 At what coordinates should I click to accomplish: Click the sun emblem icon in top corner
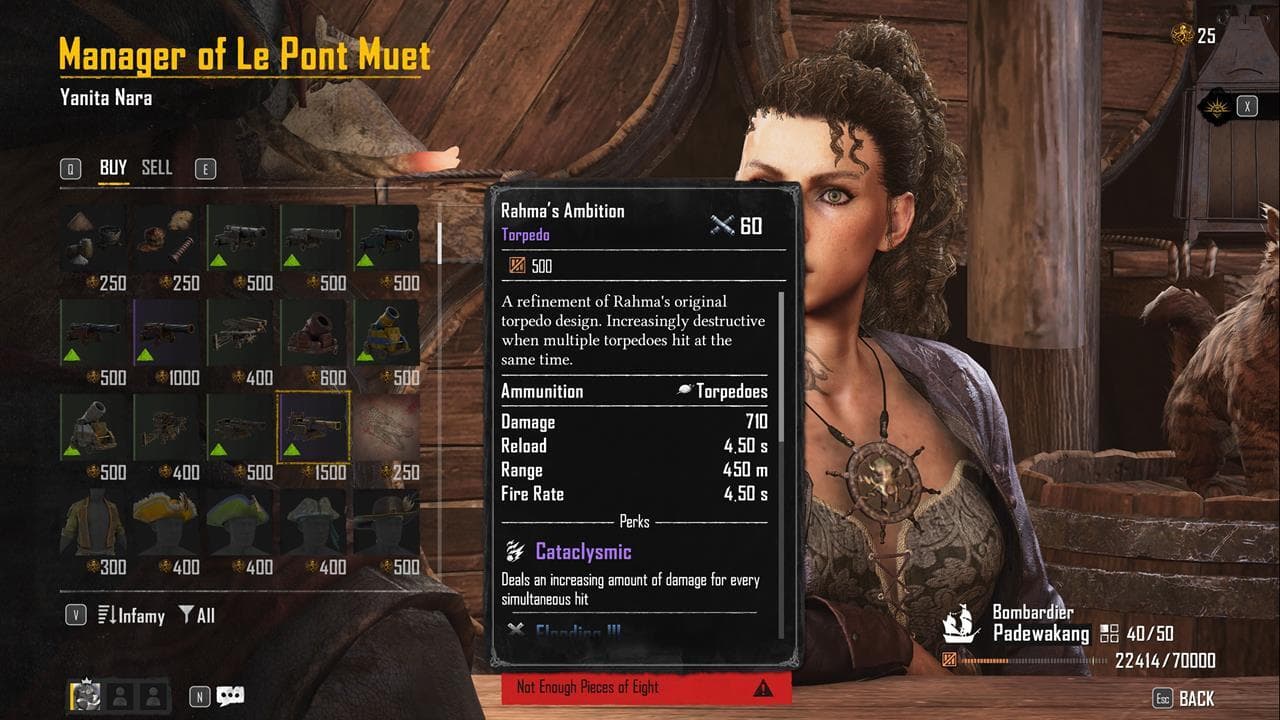pos(1215,106)
